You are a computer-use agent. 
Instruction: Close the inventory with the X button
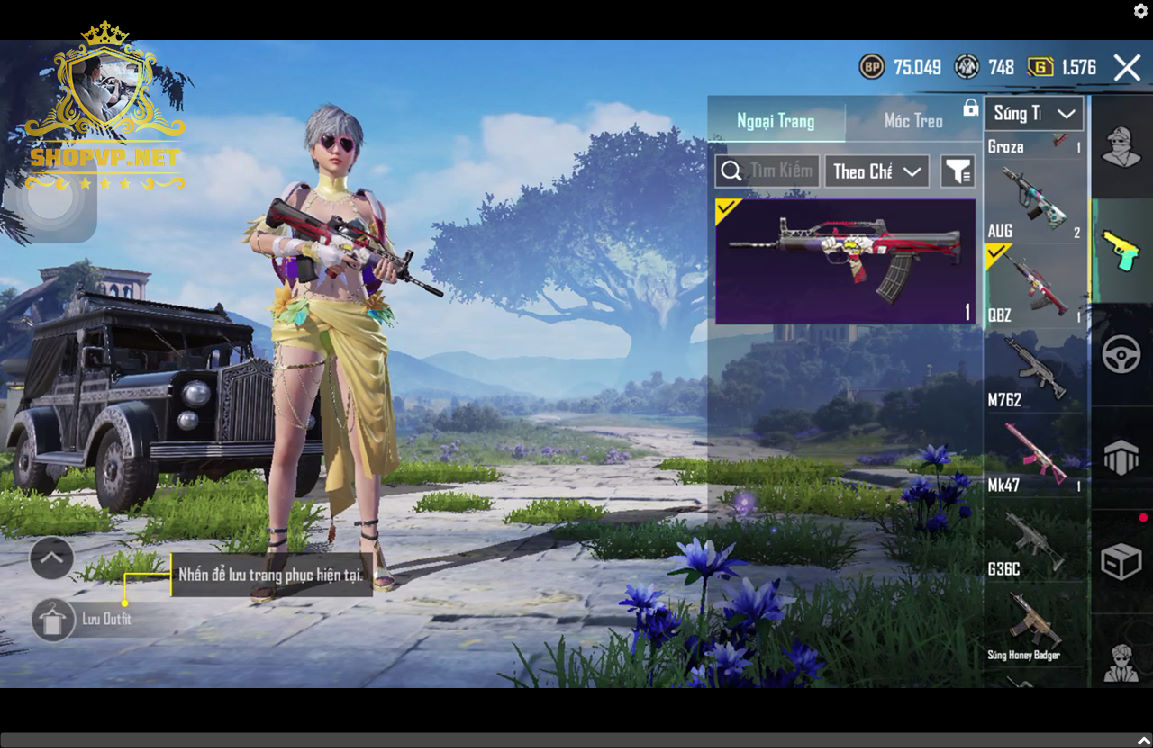click(1126, 68)
